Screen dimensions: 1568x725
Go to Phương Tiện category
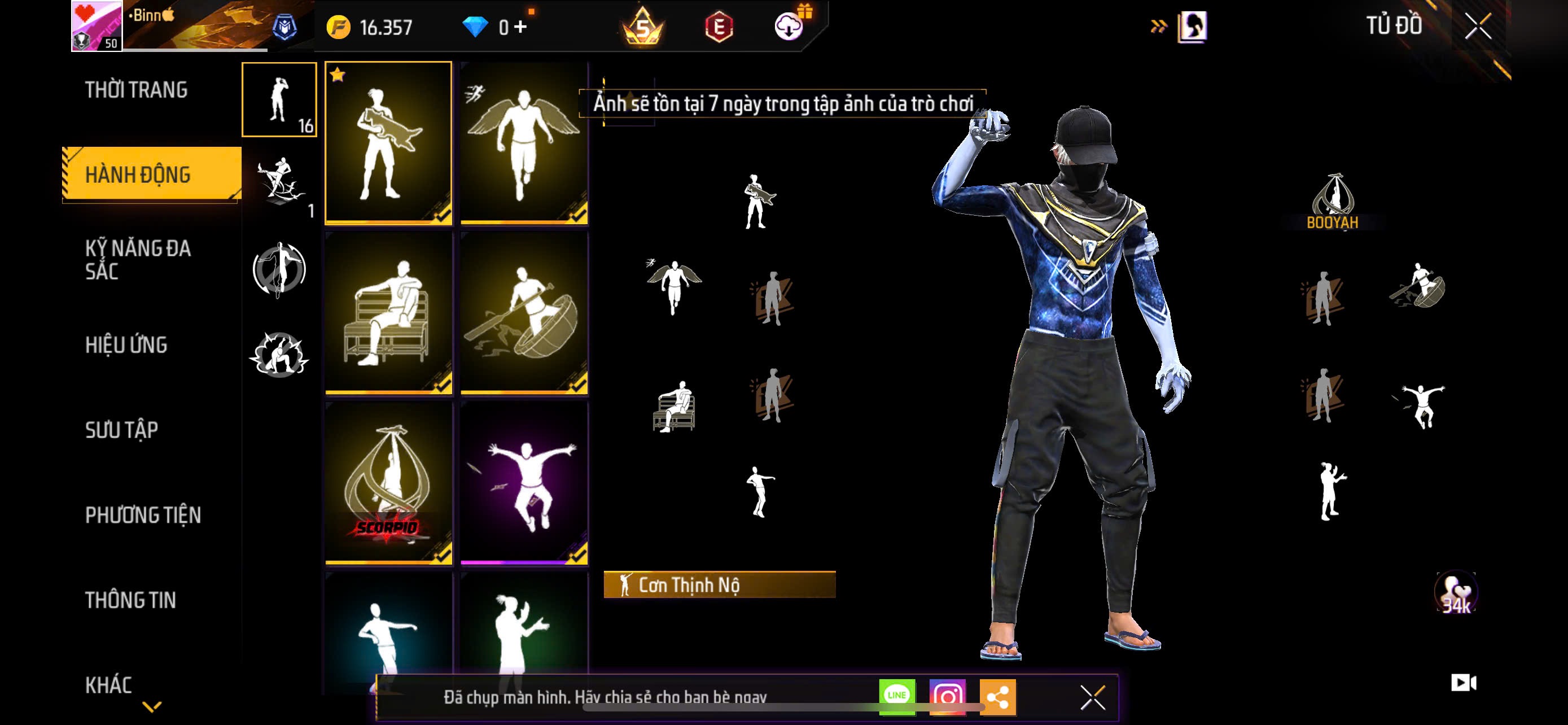click(x=143, y=516)
